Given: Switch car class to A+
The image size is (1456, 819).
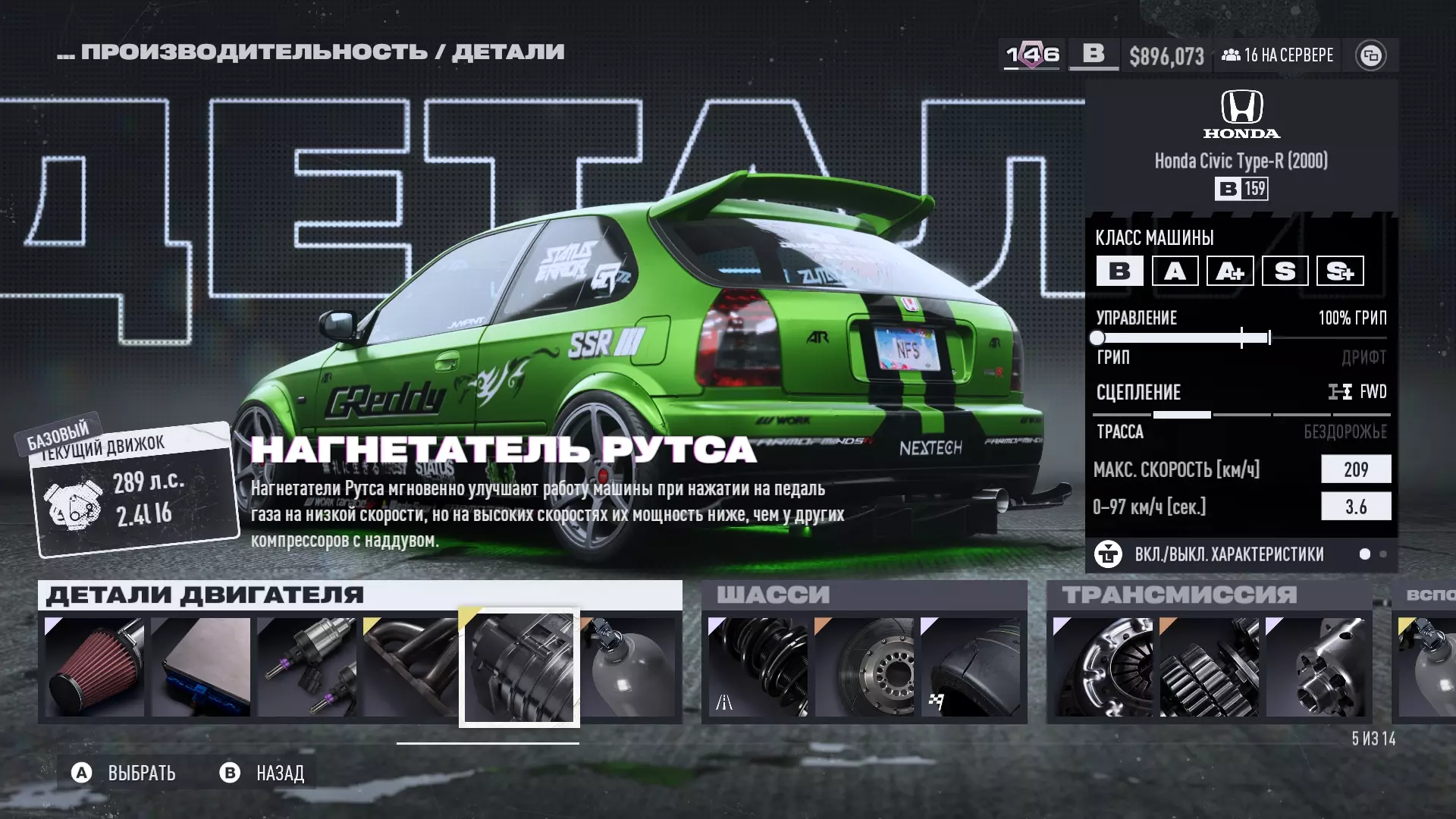Looking at the screenshot, I should [1230, 271].
